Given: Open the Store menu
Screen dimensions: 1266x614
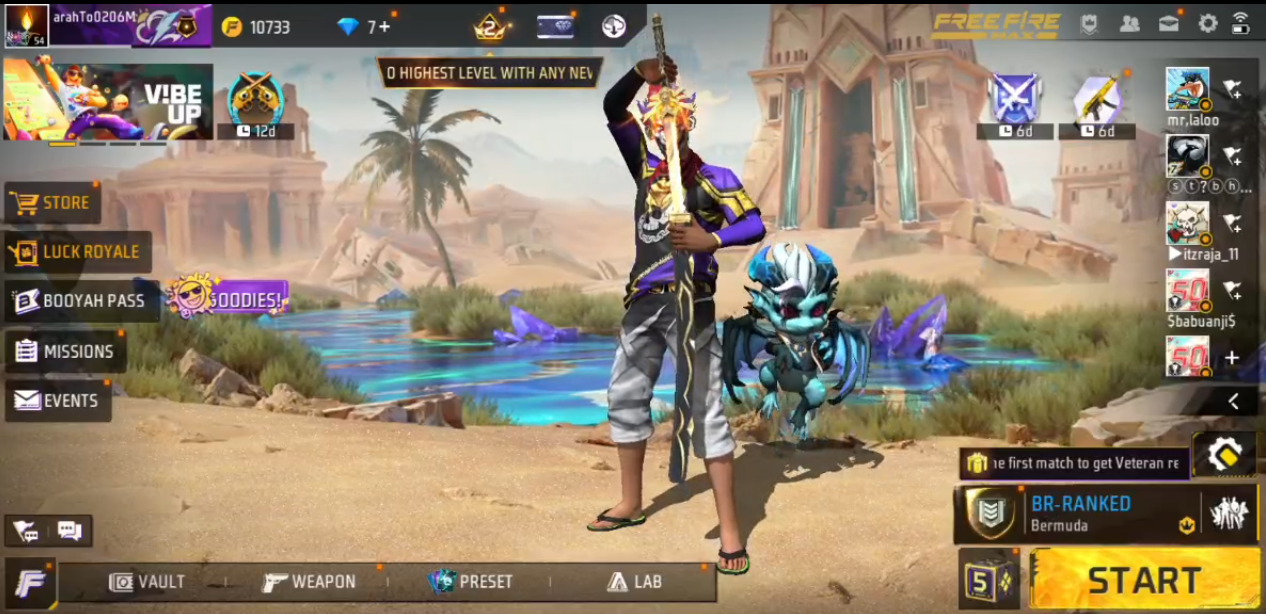Looking at the screenshot, I should [x=54, y=203].
